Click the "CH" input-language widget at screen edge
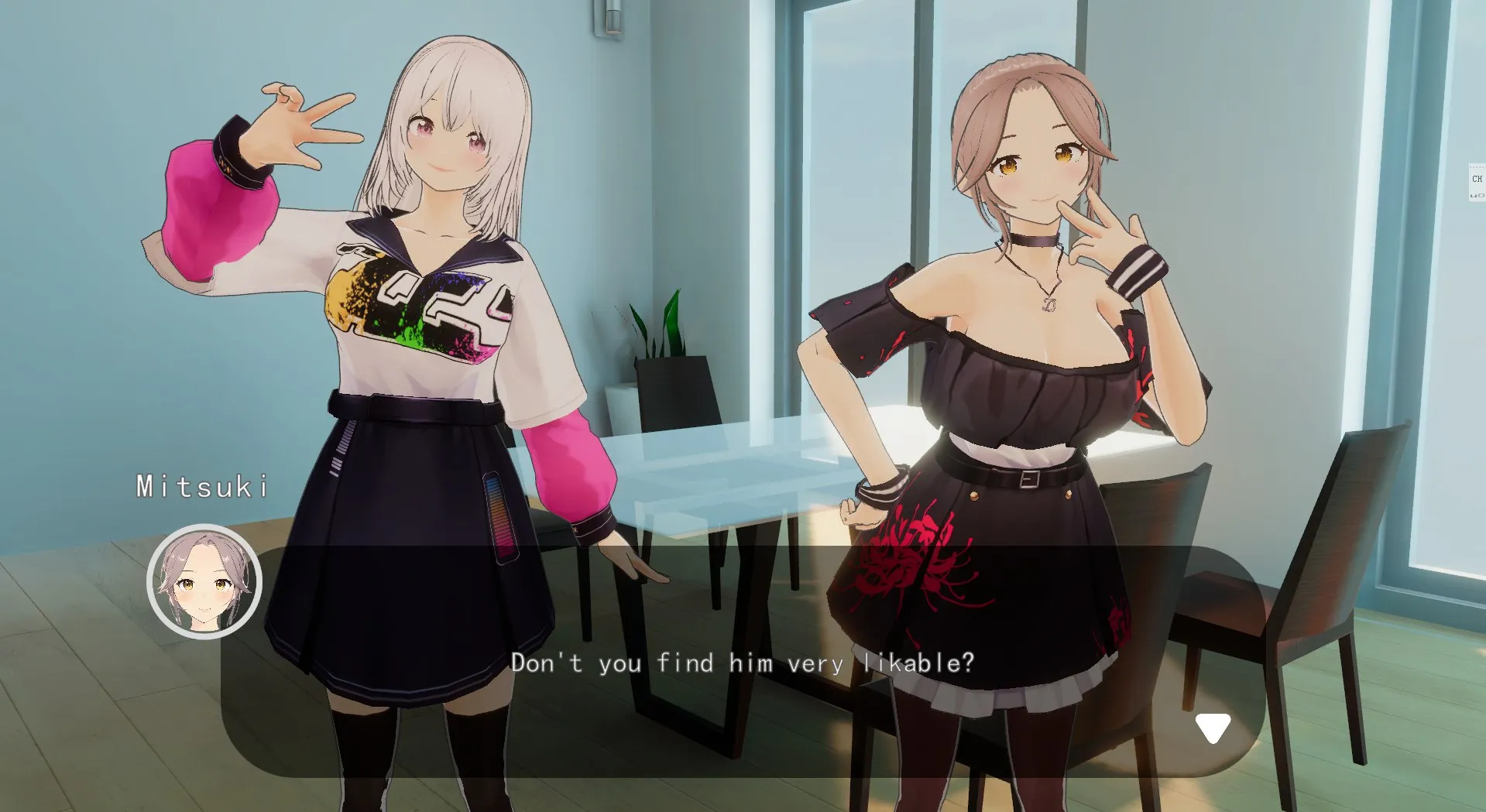The width and height of the screenshot is (1486, 812). coord(1477,180)
